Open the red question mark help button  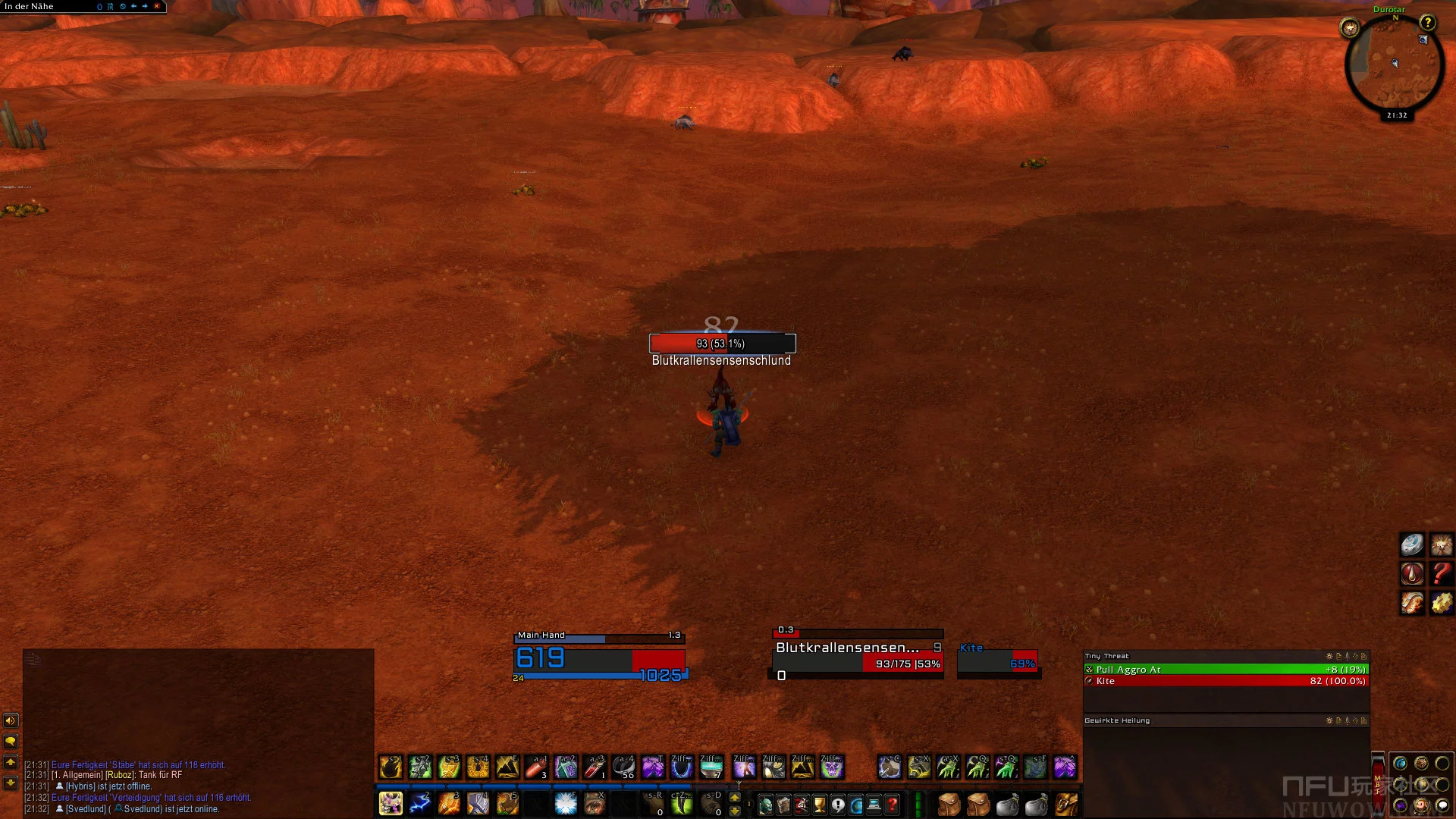893,805
